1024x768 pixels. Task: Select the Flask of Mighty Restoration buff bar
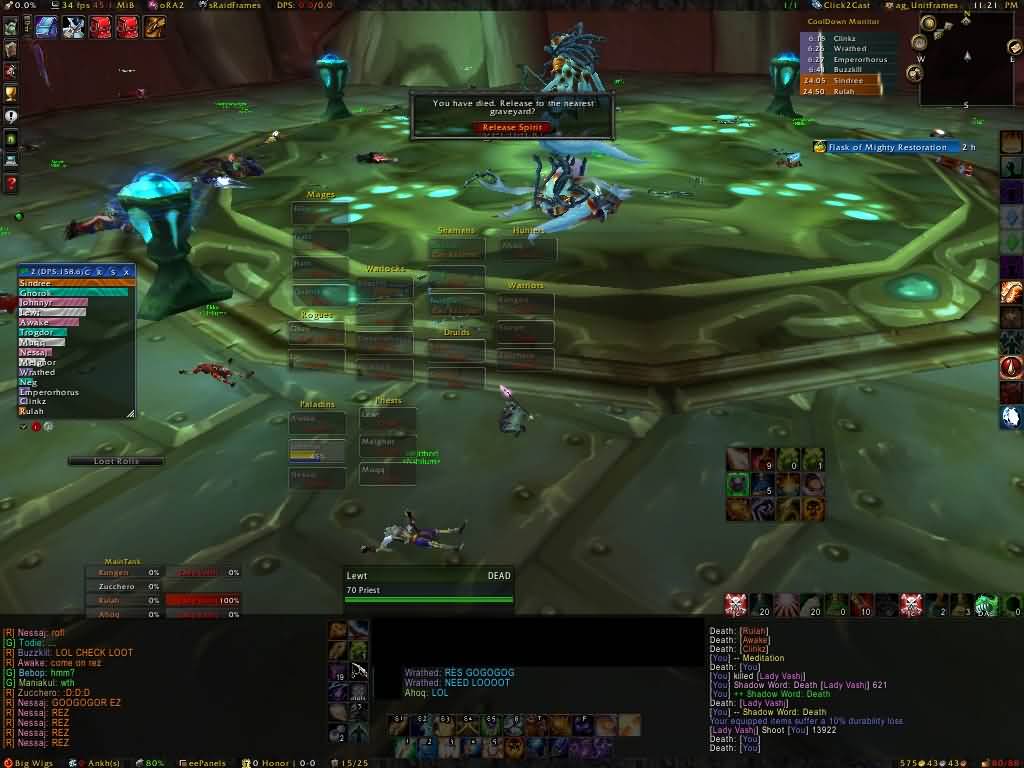click(x=886, y=147)
